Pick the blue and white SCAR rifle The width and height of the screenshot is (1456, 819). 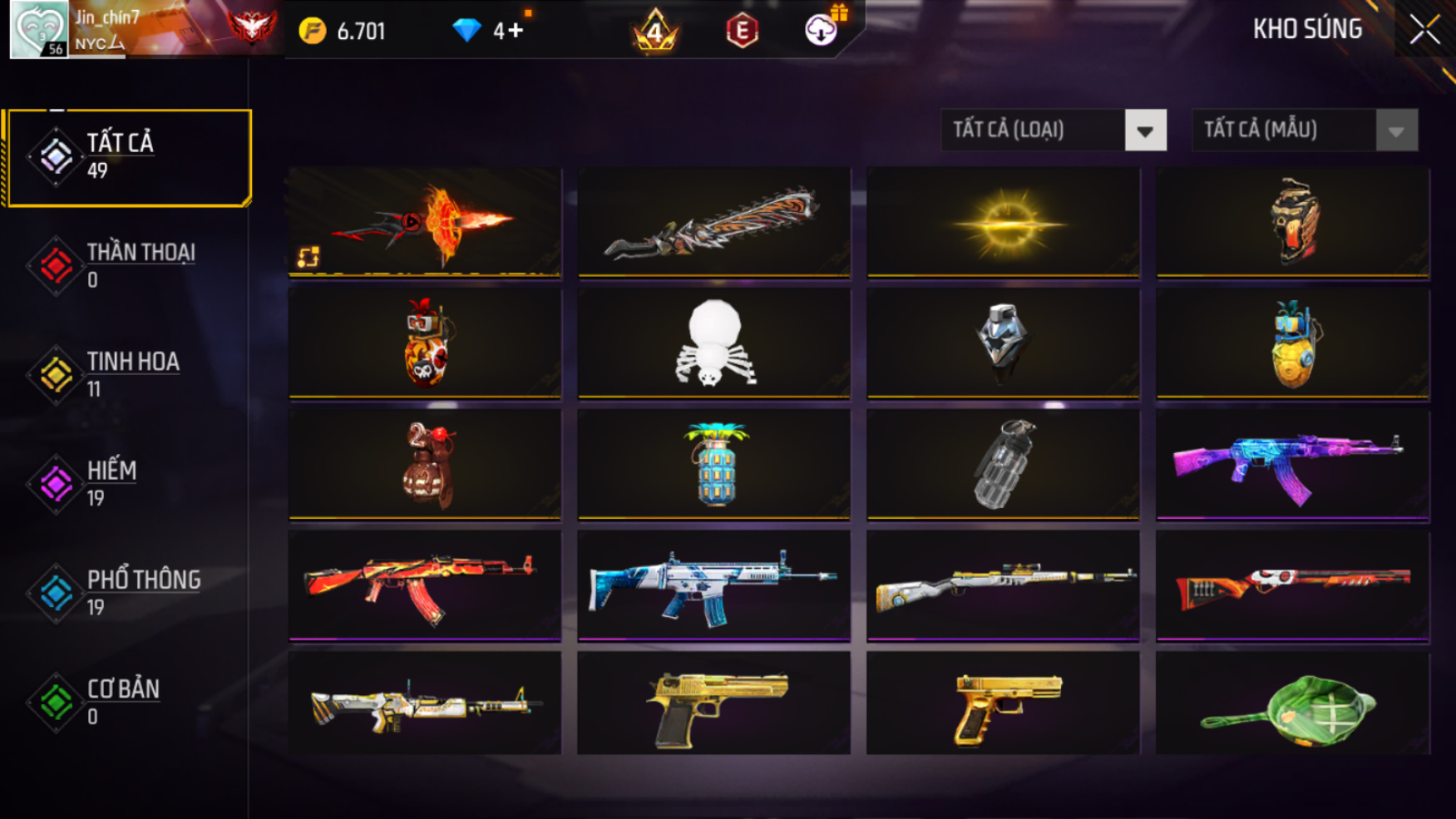click(713, 585)
